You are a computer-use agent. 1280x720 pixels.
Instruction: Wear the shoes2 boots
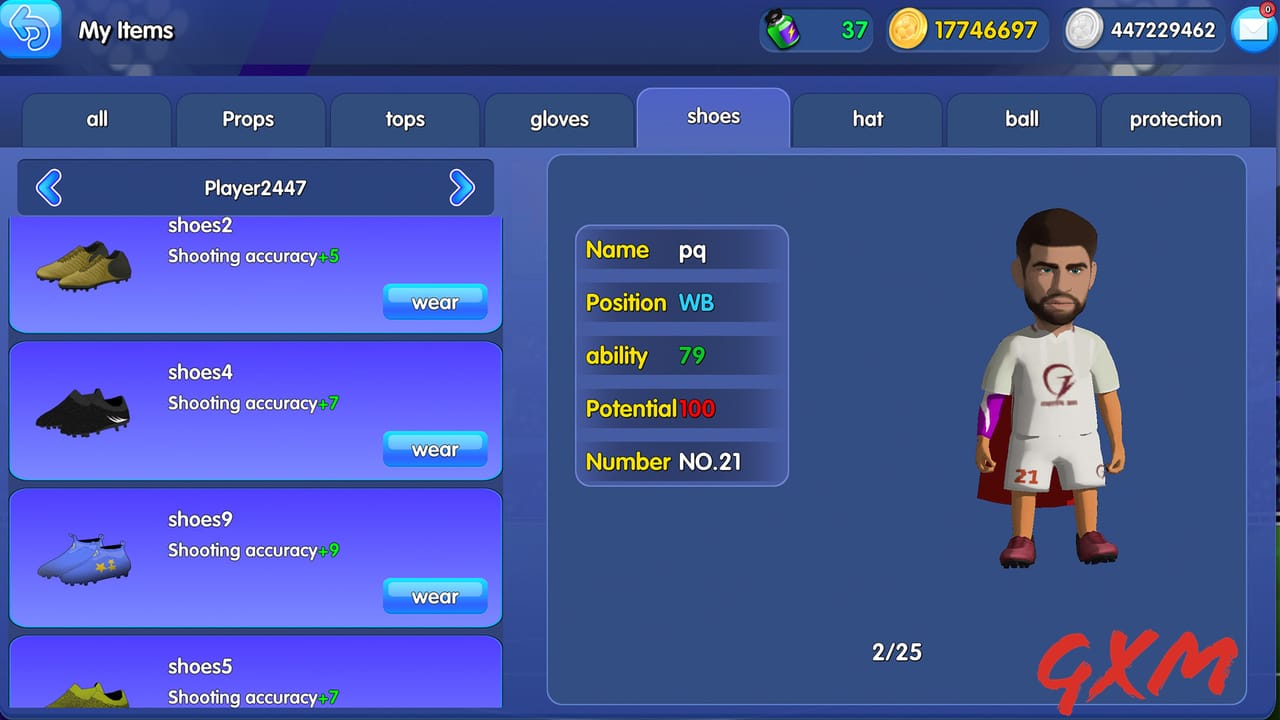tap(435, 302)
